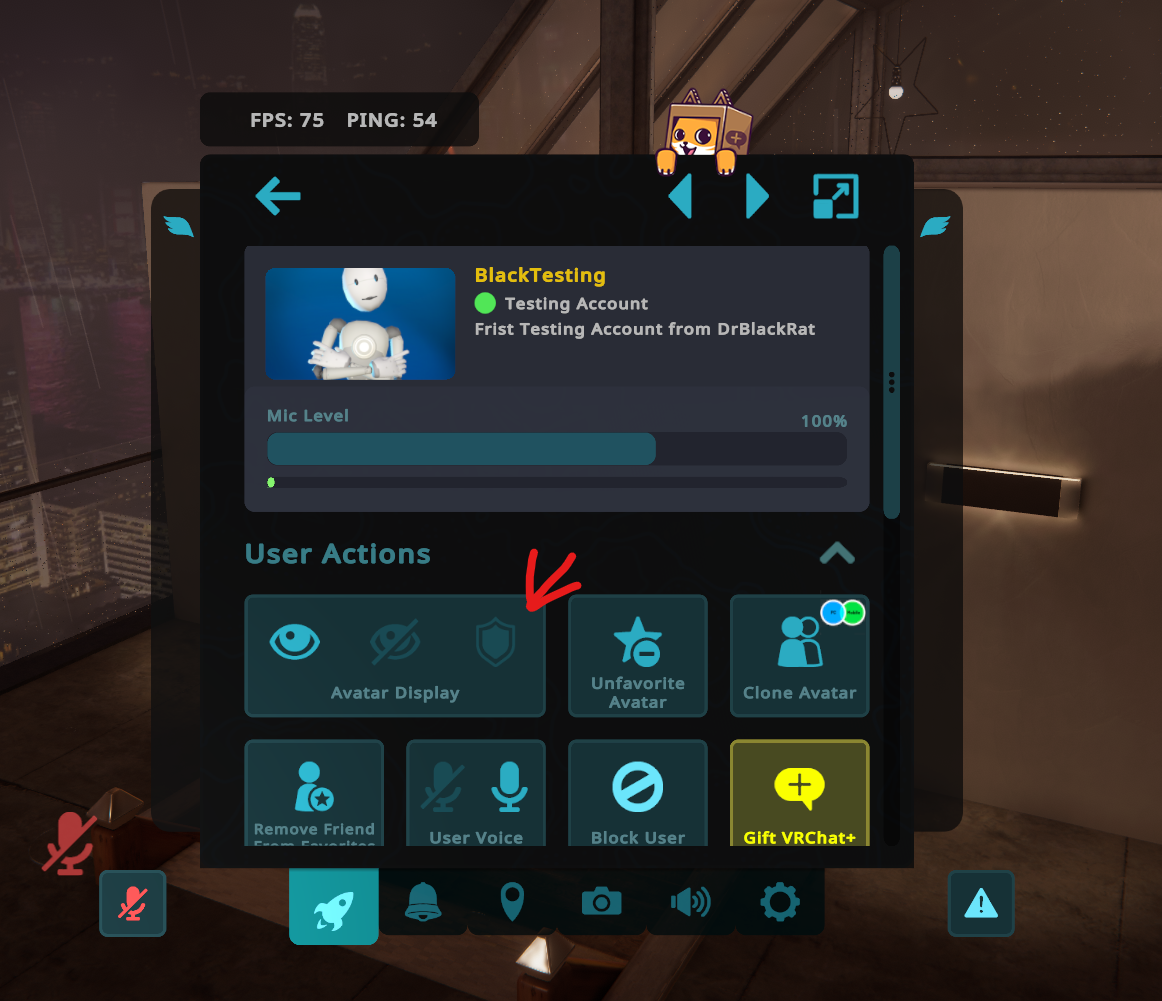
Task: Open the notifications bell tab
Action: tap(423, 903)
